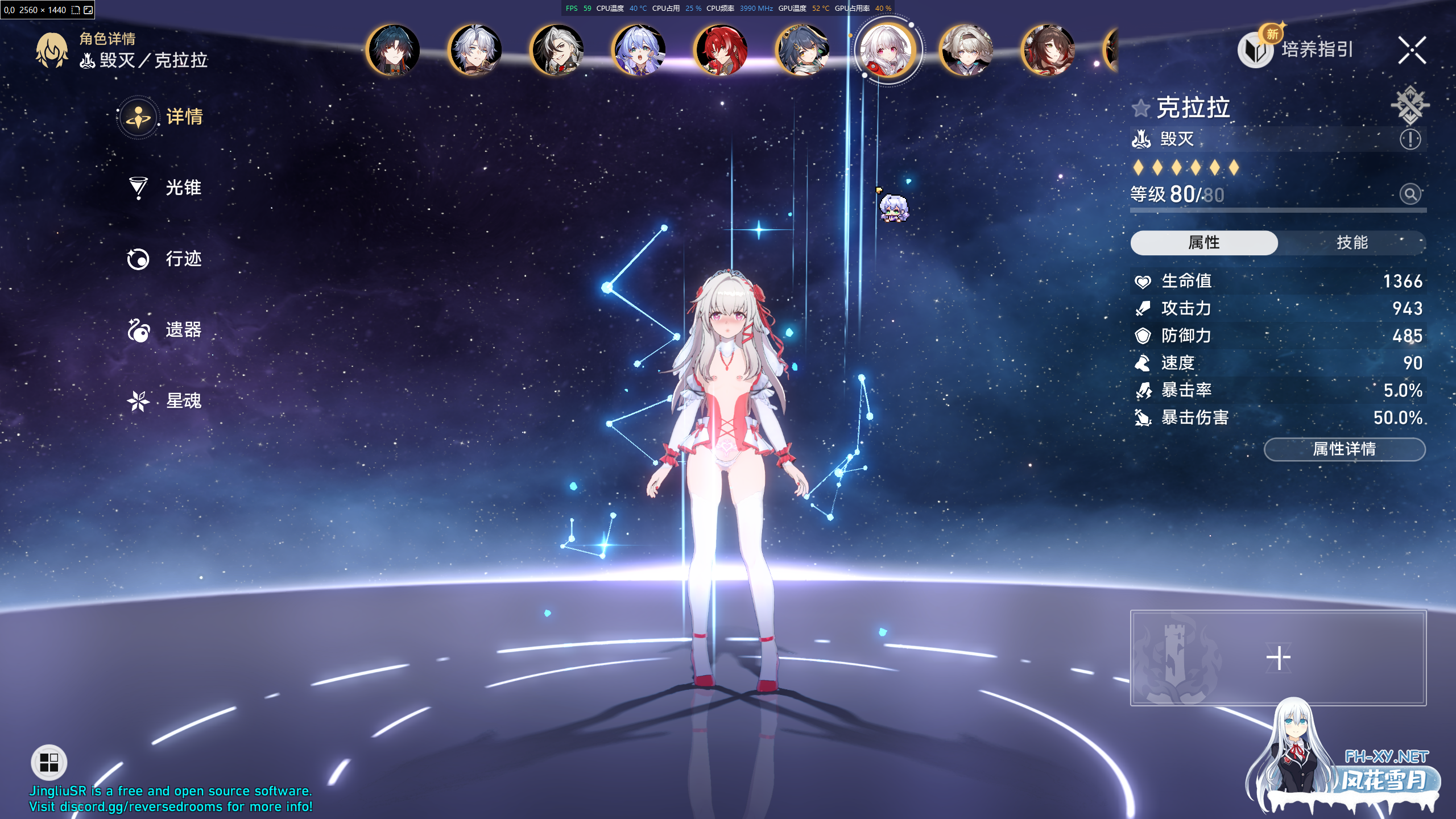Viewport: 1456px width, 819px height.
Task: Toggle the exclamation info icon next to 毁灭
Action: [x=1410, y=139]
